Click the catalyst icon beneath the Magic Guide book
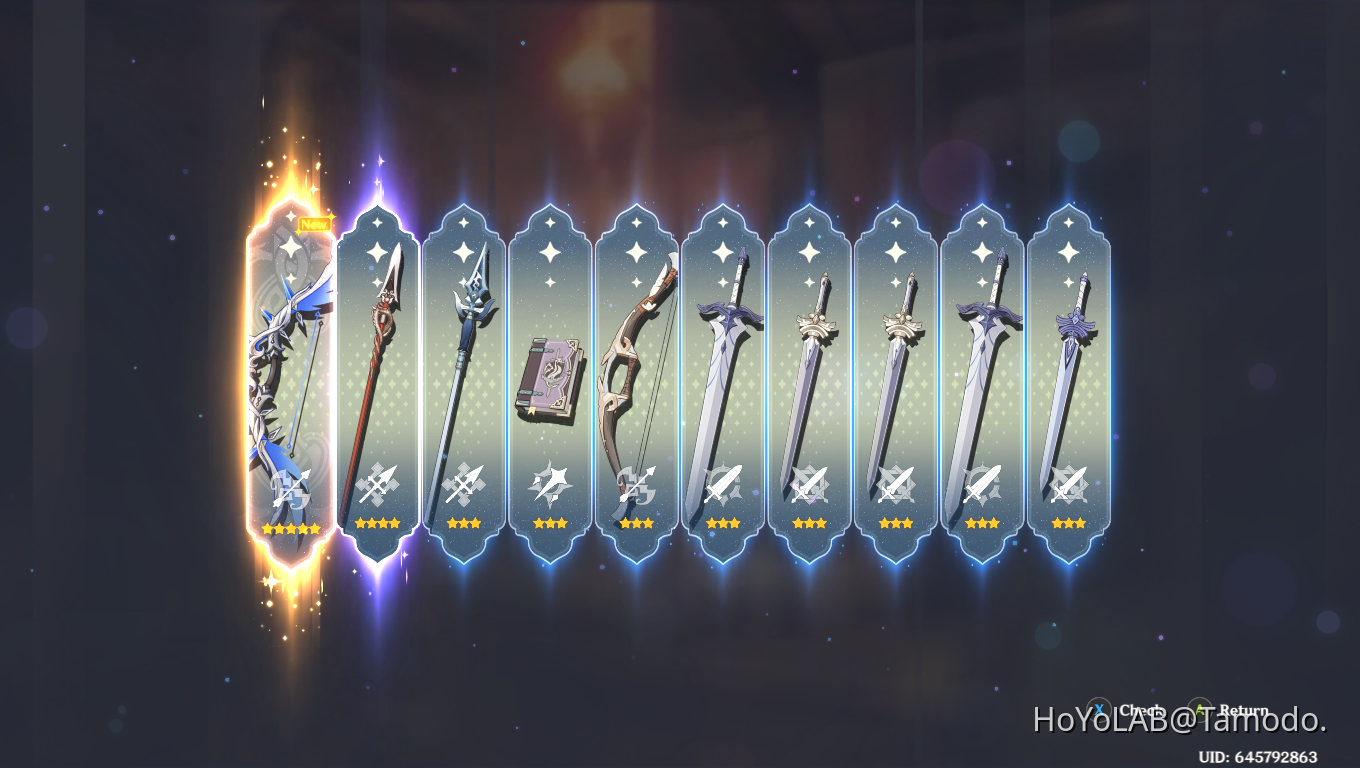Viewport: 1360px width, 768px height. (x=550, y=484)
